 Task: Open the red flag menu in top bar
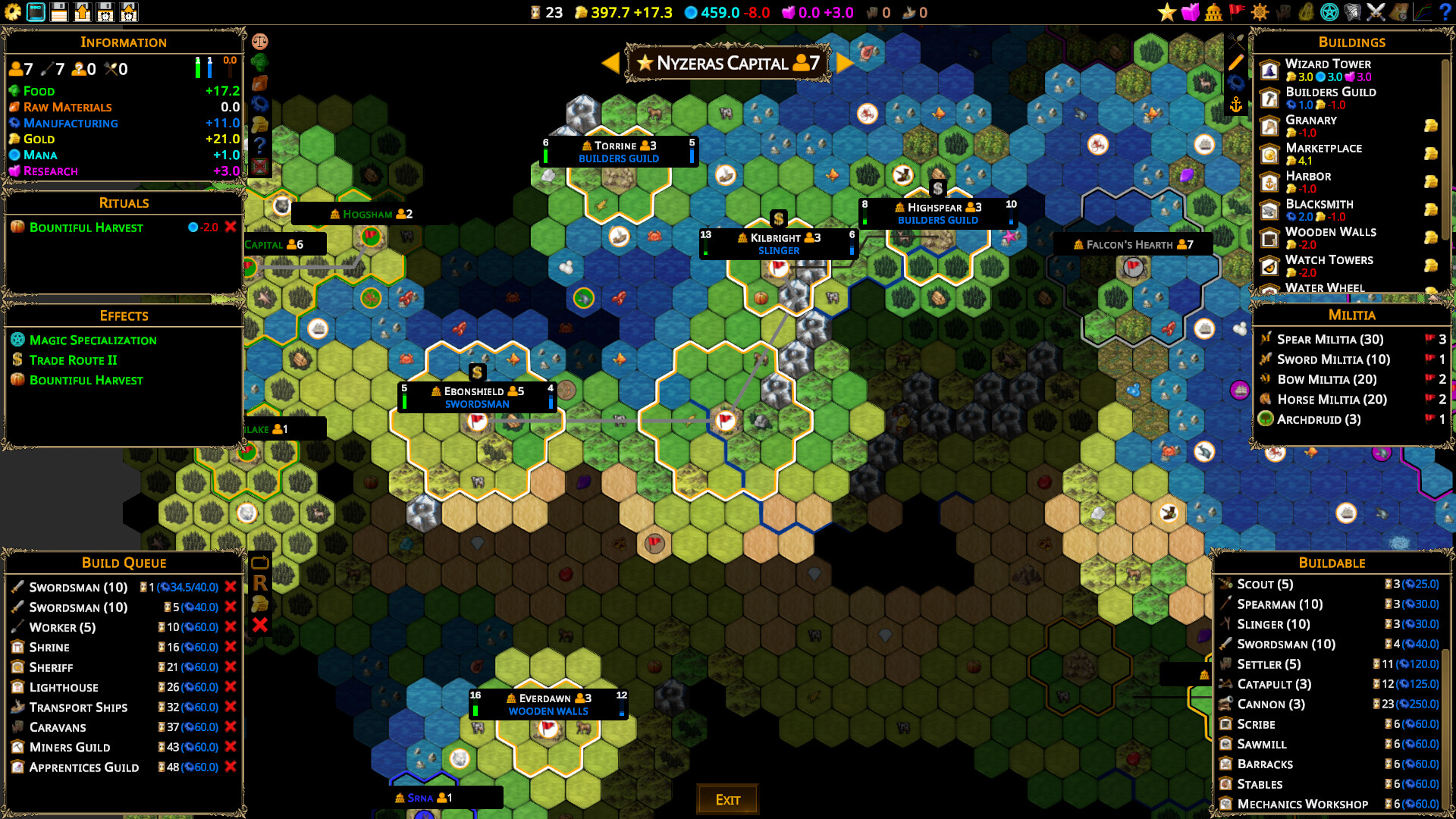[1238, 12]
